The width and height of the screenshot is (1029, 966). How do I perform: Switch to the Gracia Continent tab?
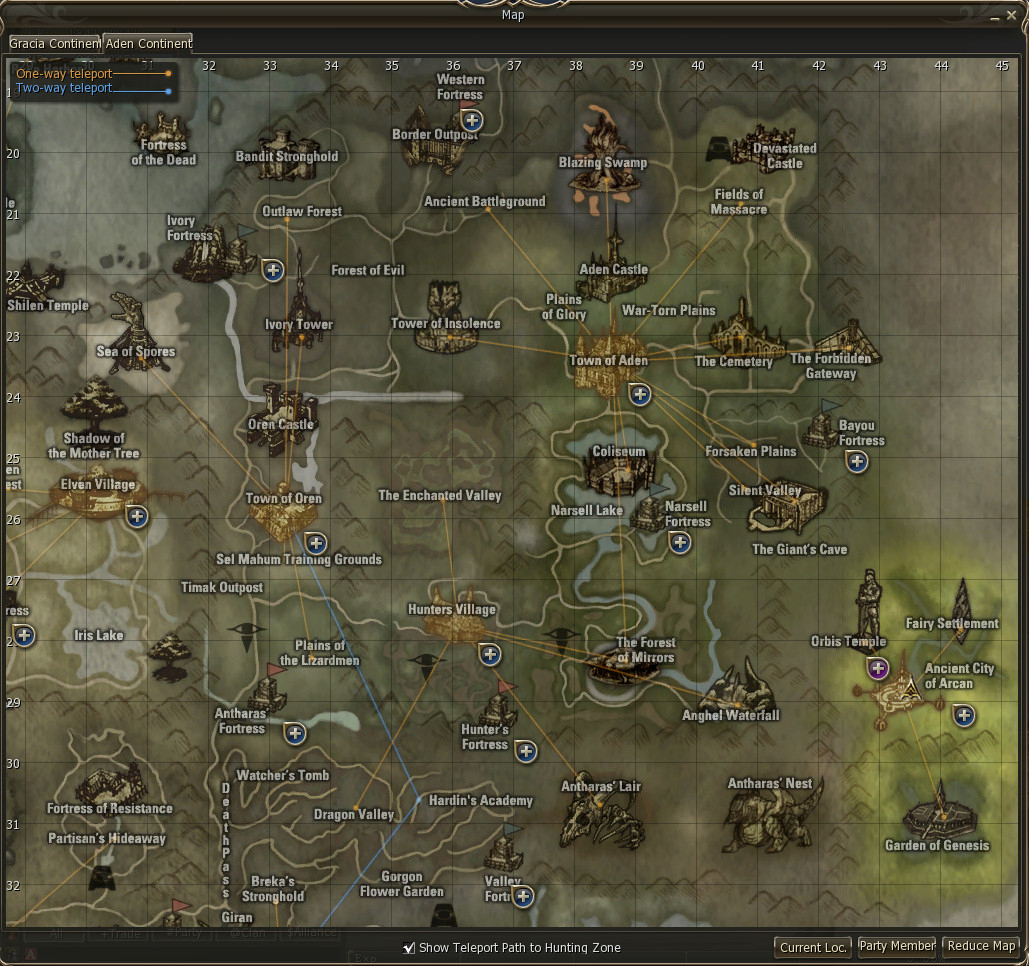coord(55,43)
